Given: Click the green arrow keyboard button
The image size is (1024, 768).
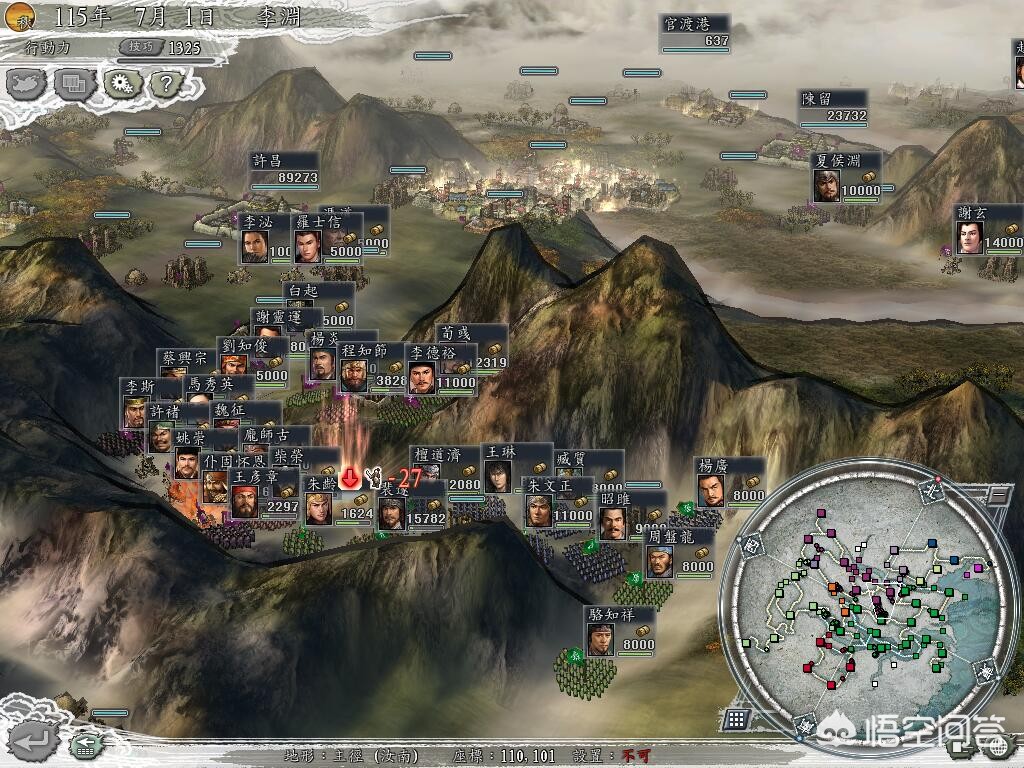Looking at the screenshot, I should pyautogui.click(x=86, y=744).
